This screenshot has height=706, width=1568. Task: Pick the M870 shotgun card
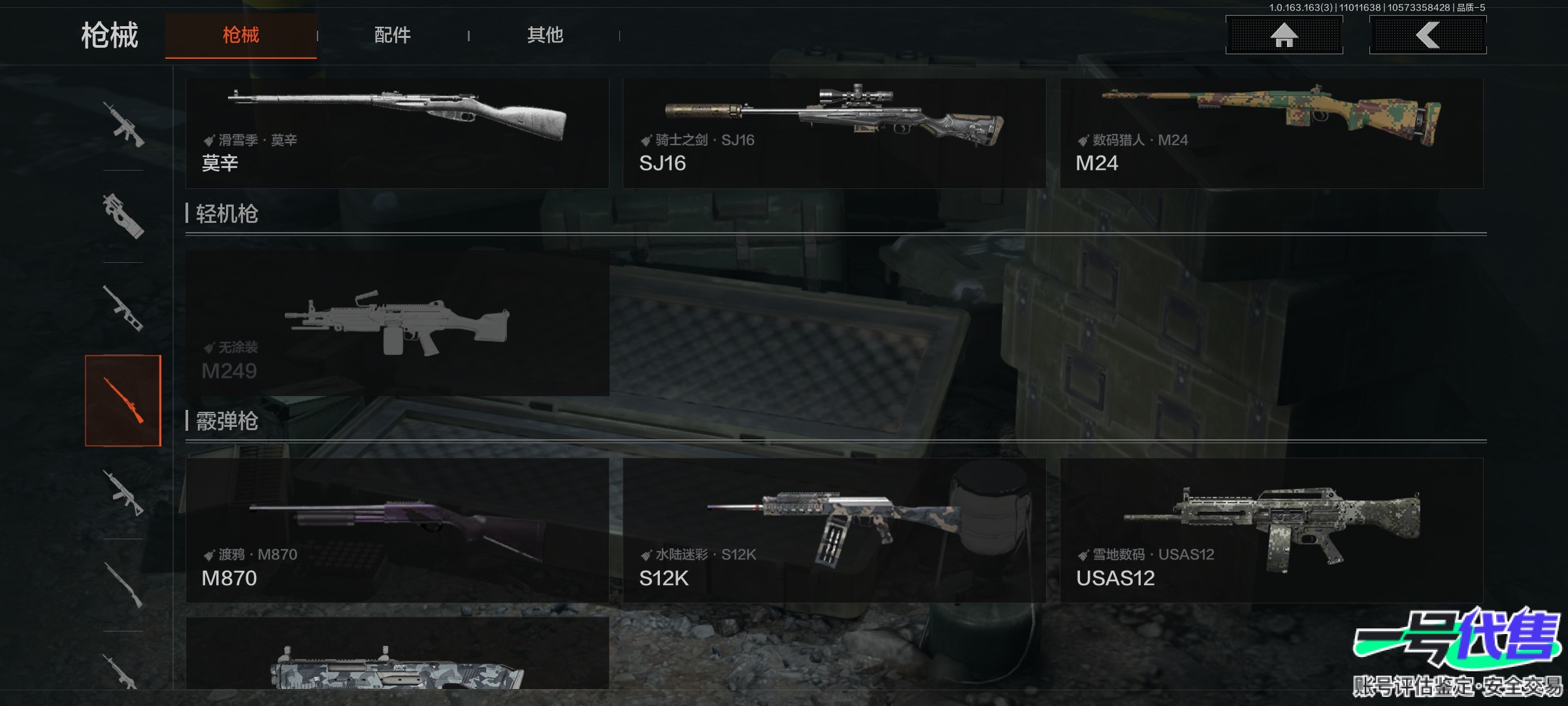(397, 530)
